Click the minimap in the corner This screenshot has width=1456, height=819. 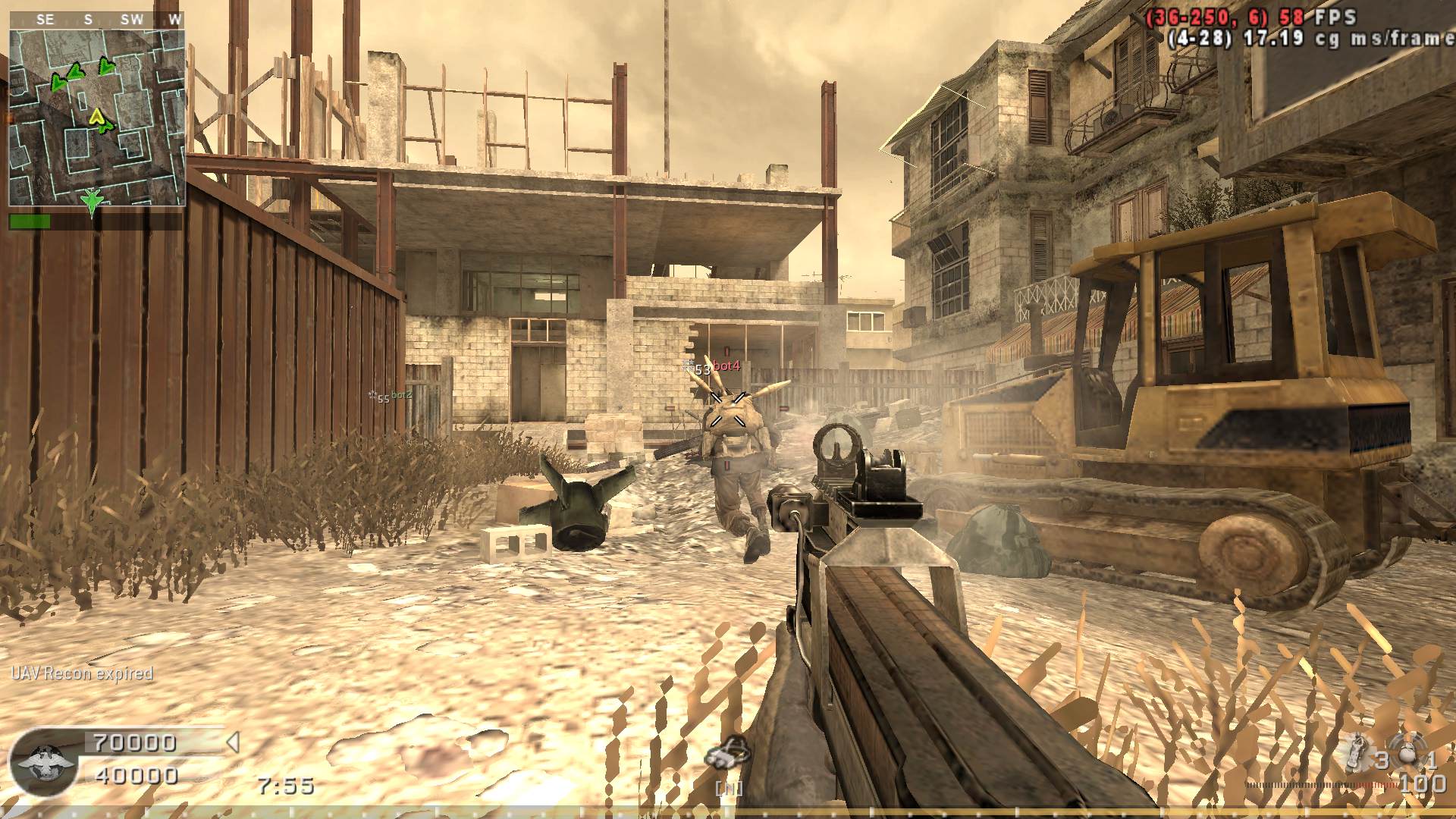tap(97, 118)
